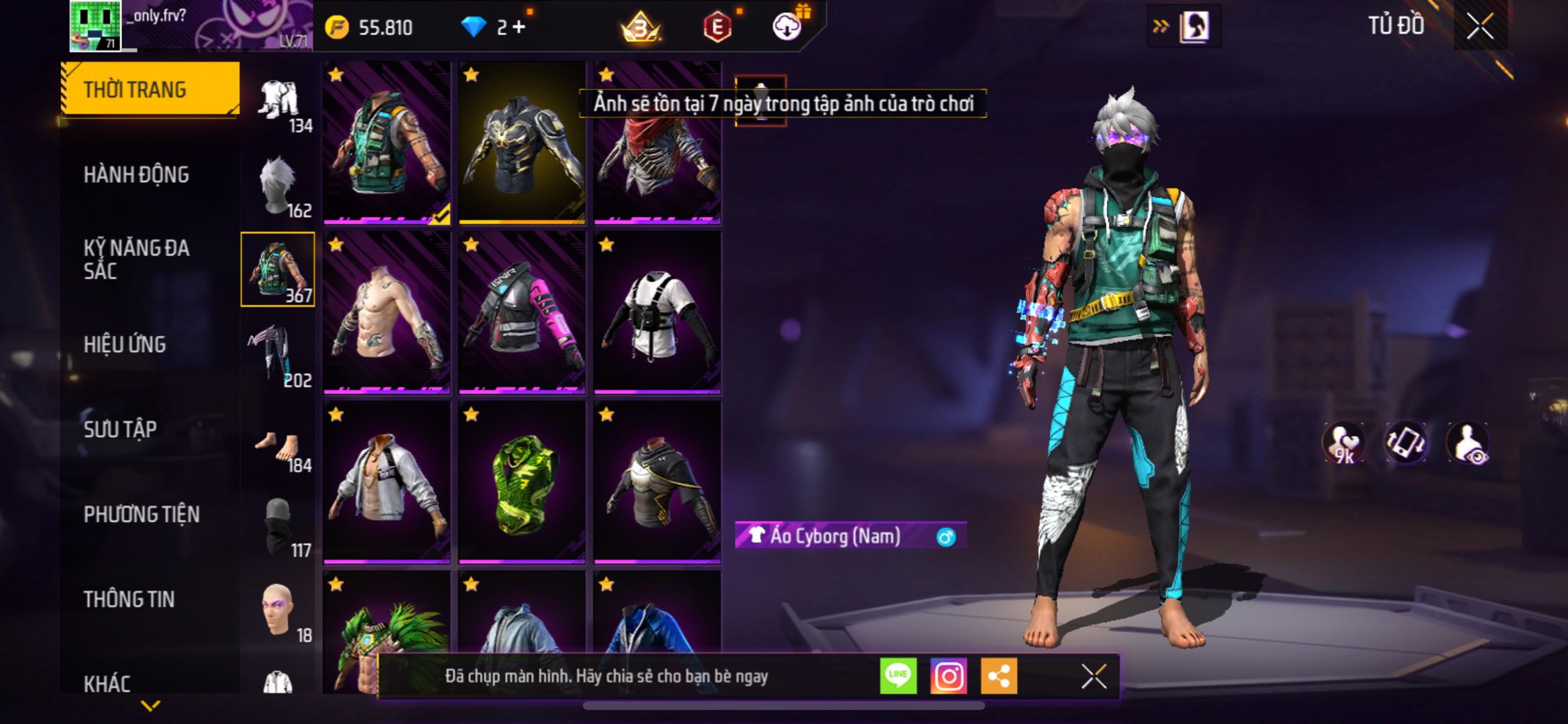Screen dimensions: 1568x724
Task: Select the black and gold armor top
Action: [521, 143]
